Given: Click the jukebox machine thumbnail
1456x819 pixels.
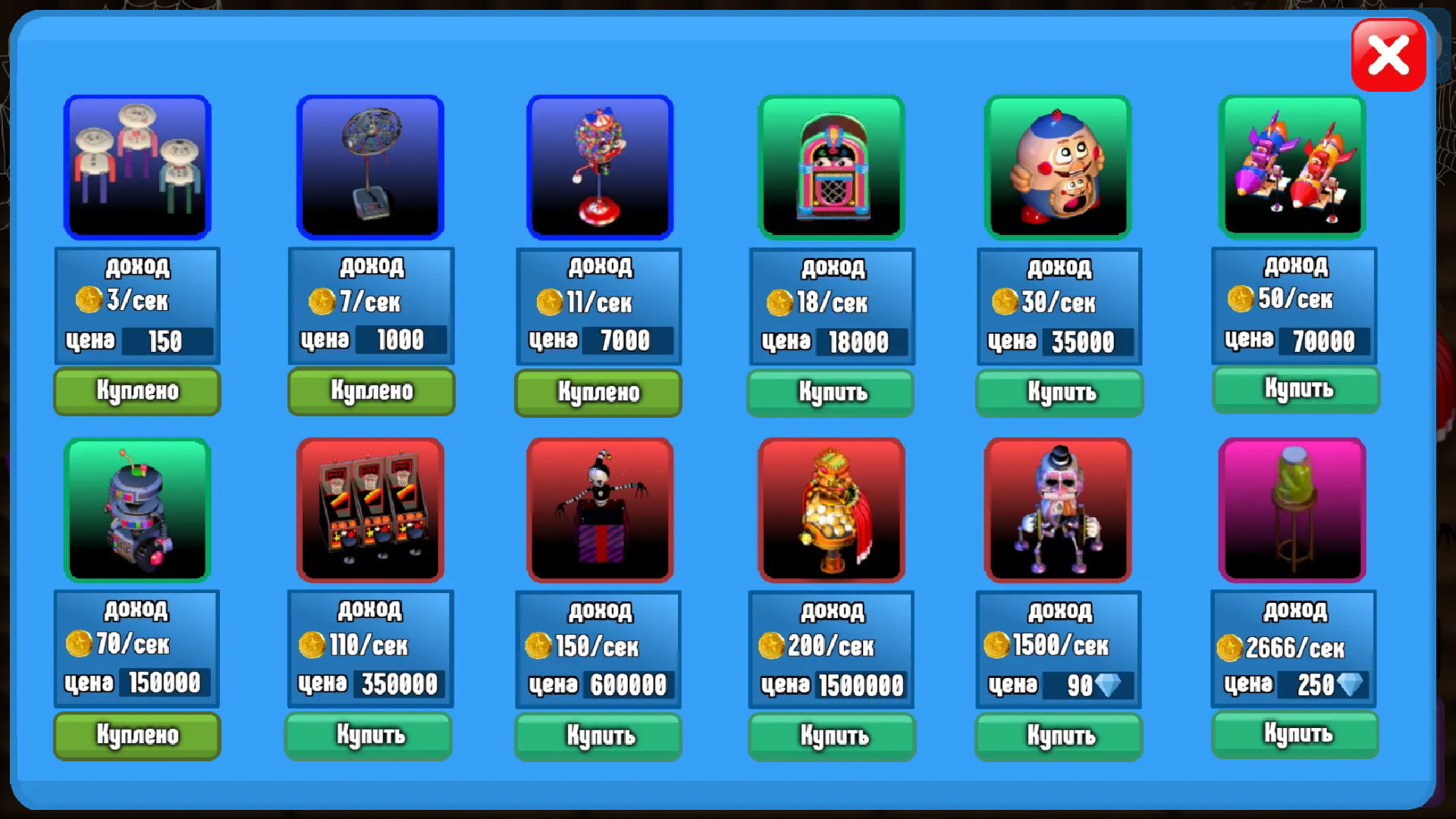Looking at the screenshot, I should (831, 166).
